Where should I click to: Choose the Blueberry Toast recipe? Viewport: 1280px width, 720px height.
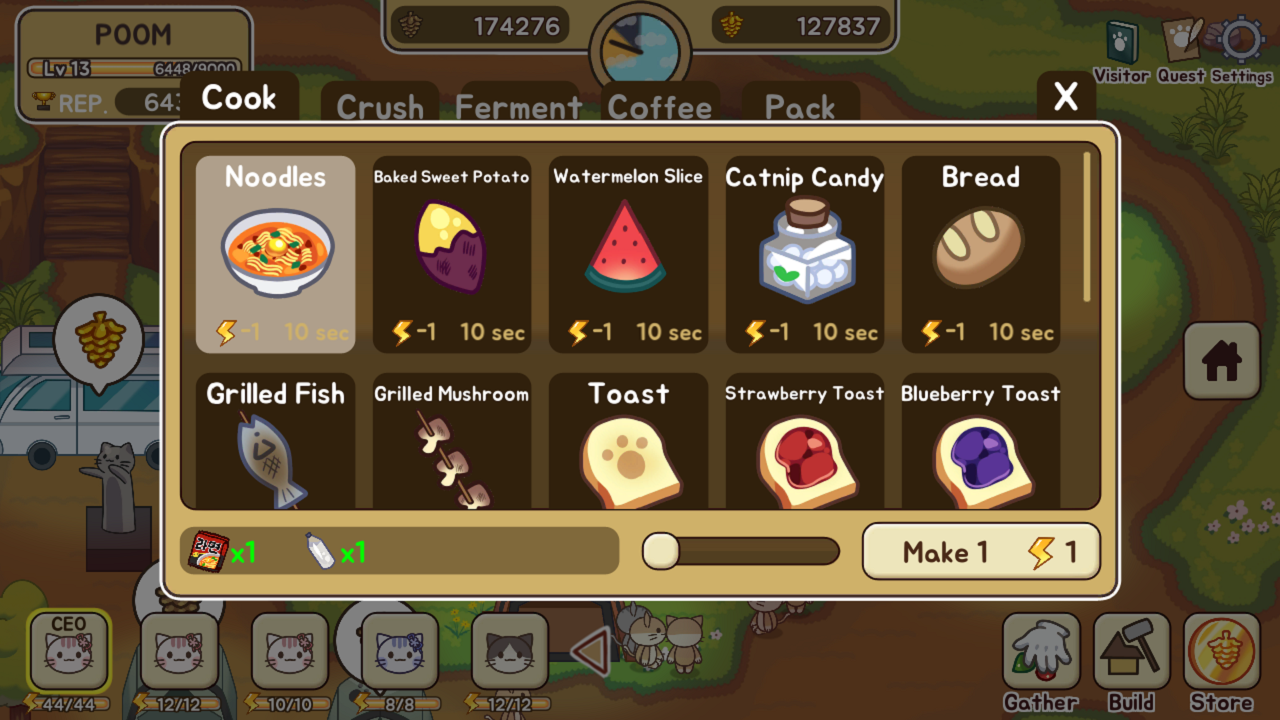[x=980, y=442]
